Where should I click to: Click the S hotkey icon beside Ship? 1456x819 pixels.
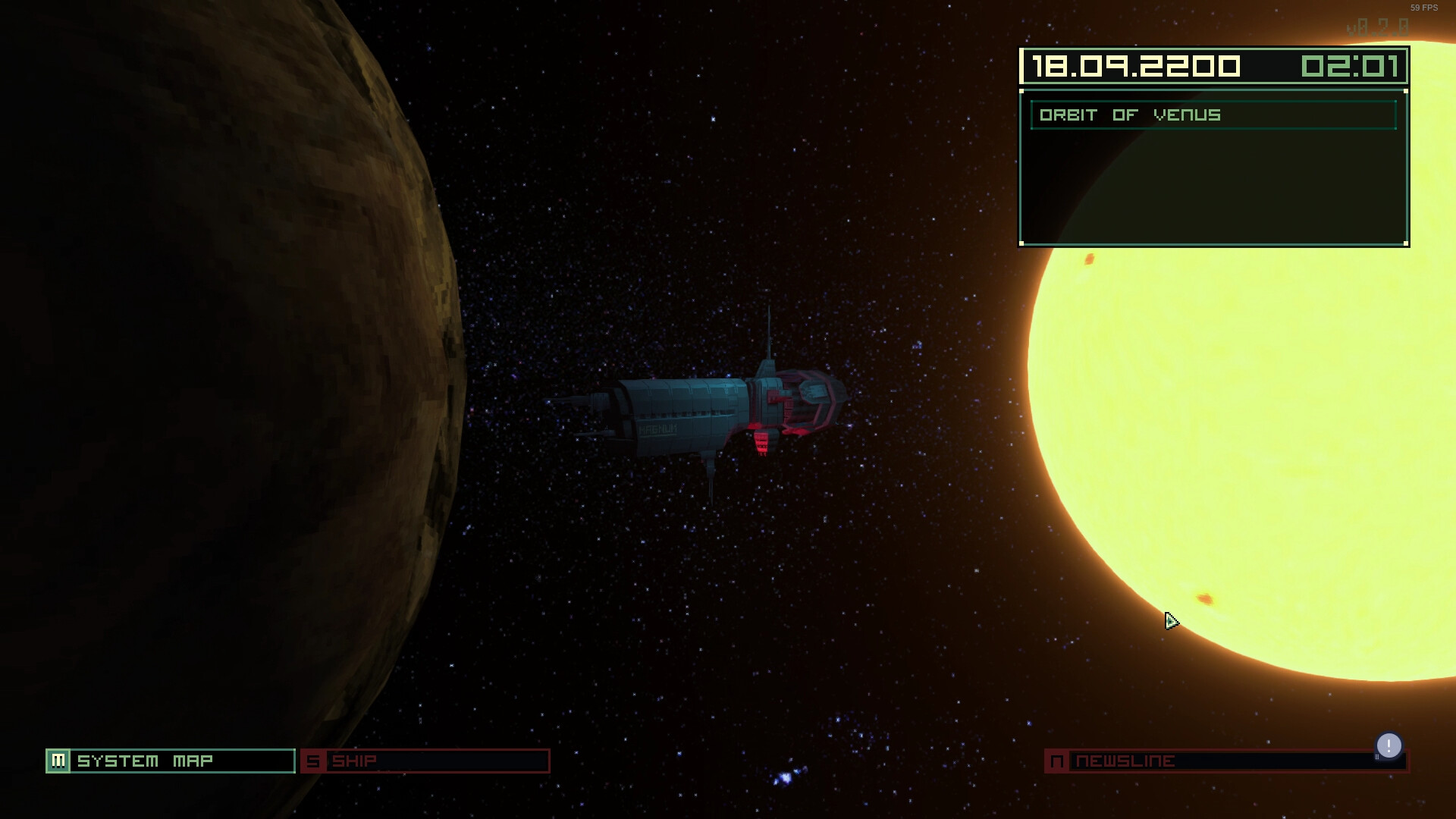click(x=313, y=761)
